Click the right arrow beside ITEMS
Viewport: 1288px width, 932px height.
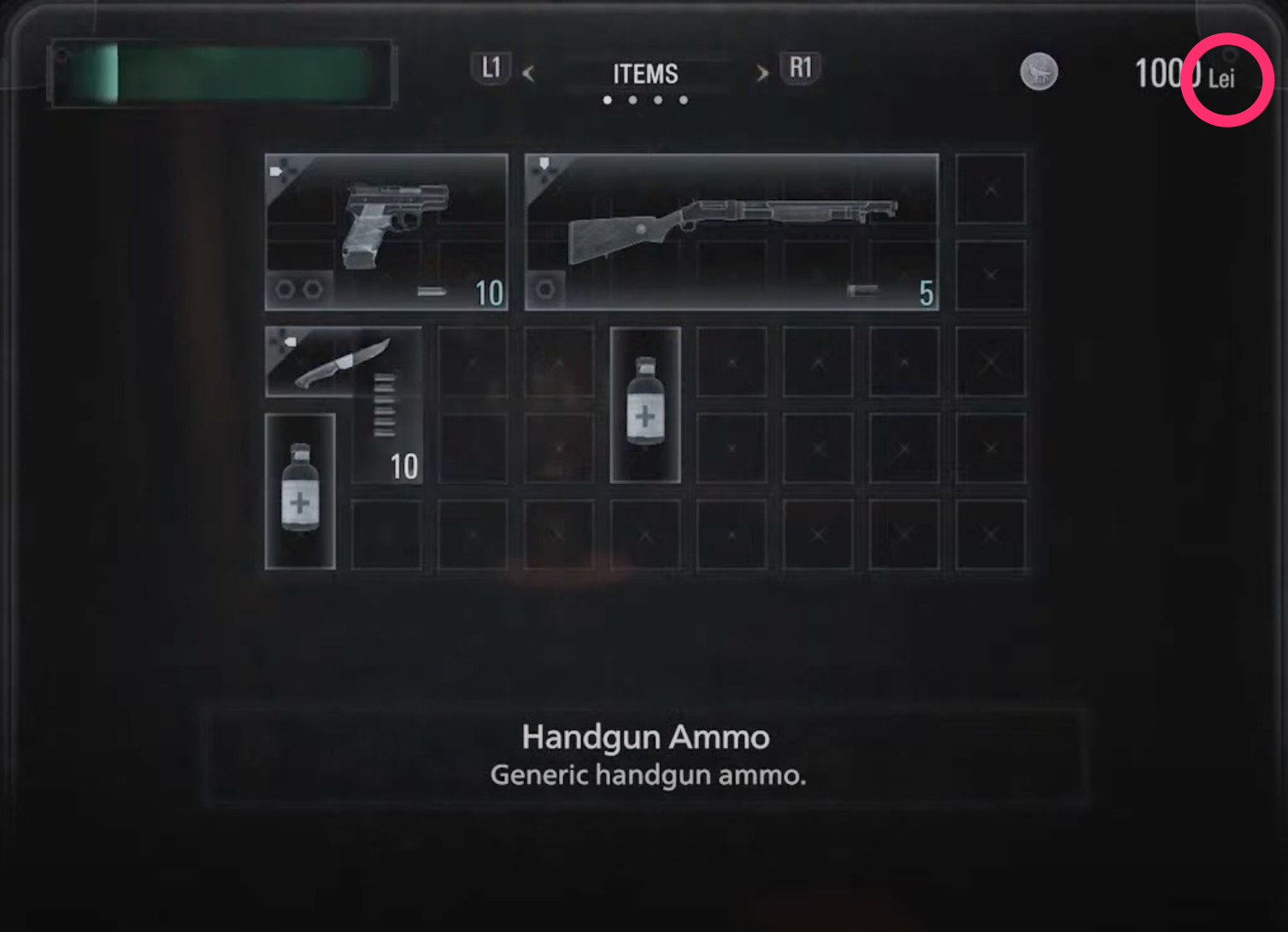(762, 74)
